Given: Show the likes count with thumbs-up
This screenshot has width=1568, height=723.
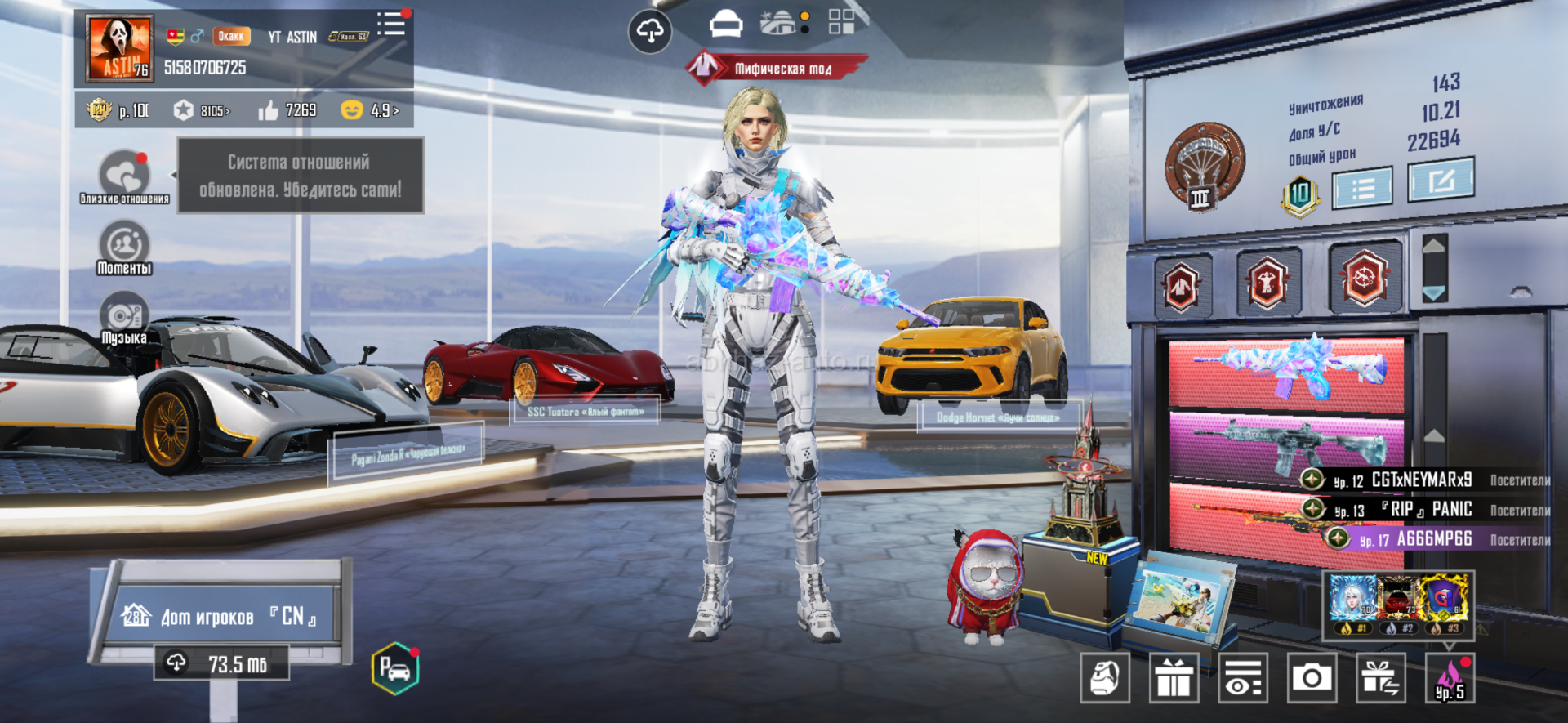Looking at the screenshot, I should (x=287, y=110).
